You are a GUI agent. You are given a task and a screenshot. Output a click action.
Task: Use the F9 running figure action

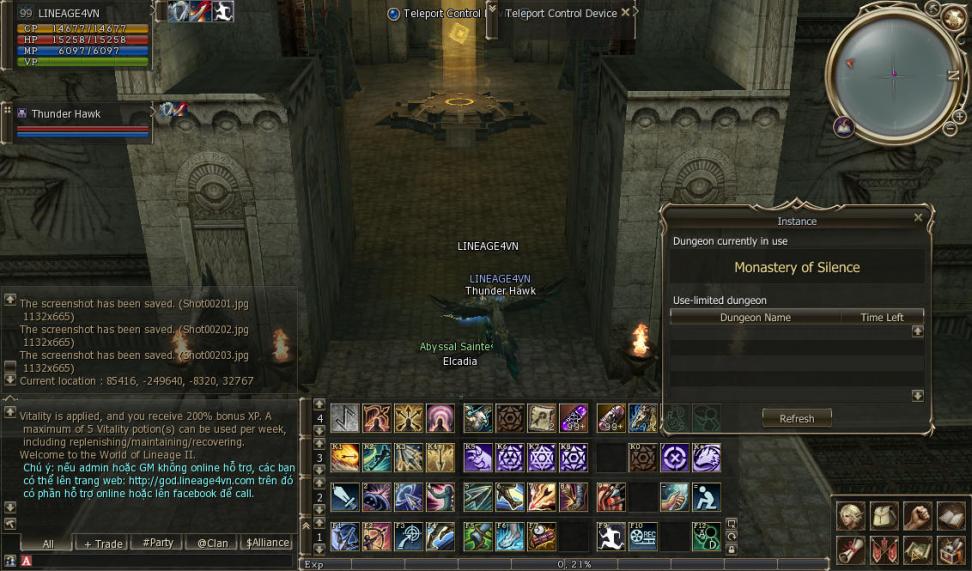611,537
